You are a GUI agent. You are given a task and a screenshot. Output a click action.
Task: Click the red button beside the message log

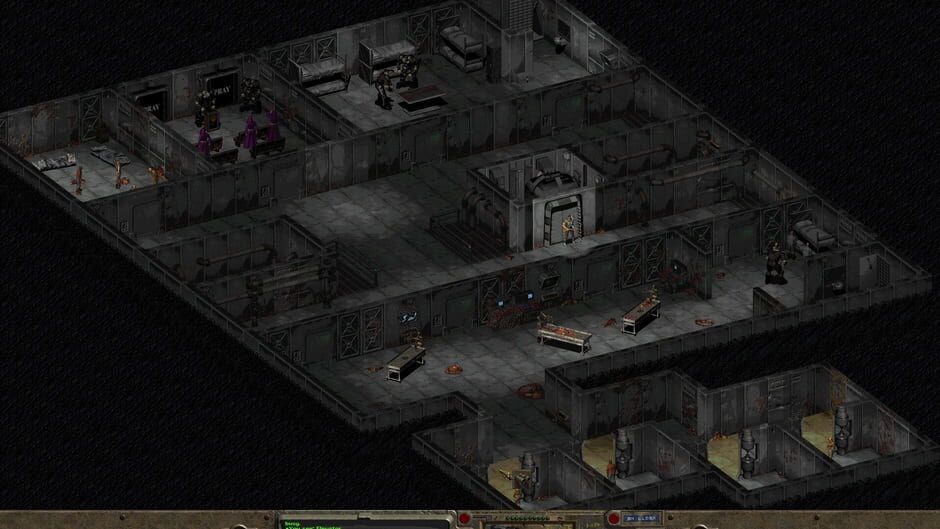tap(465, 521)
